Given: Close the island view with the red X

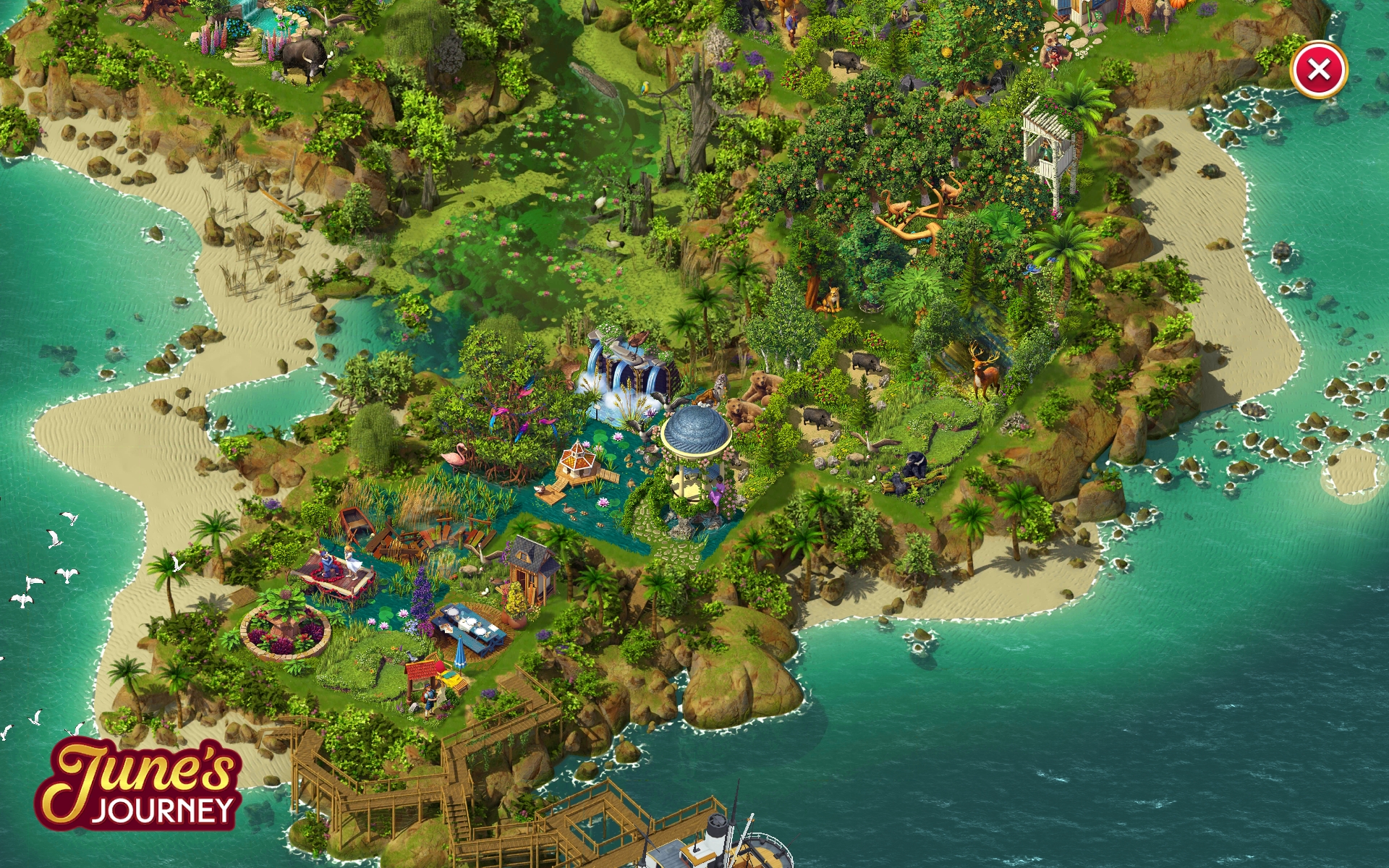Looking at the screenshot, I should click(1318, 70).
